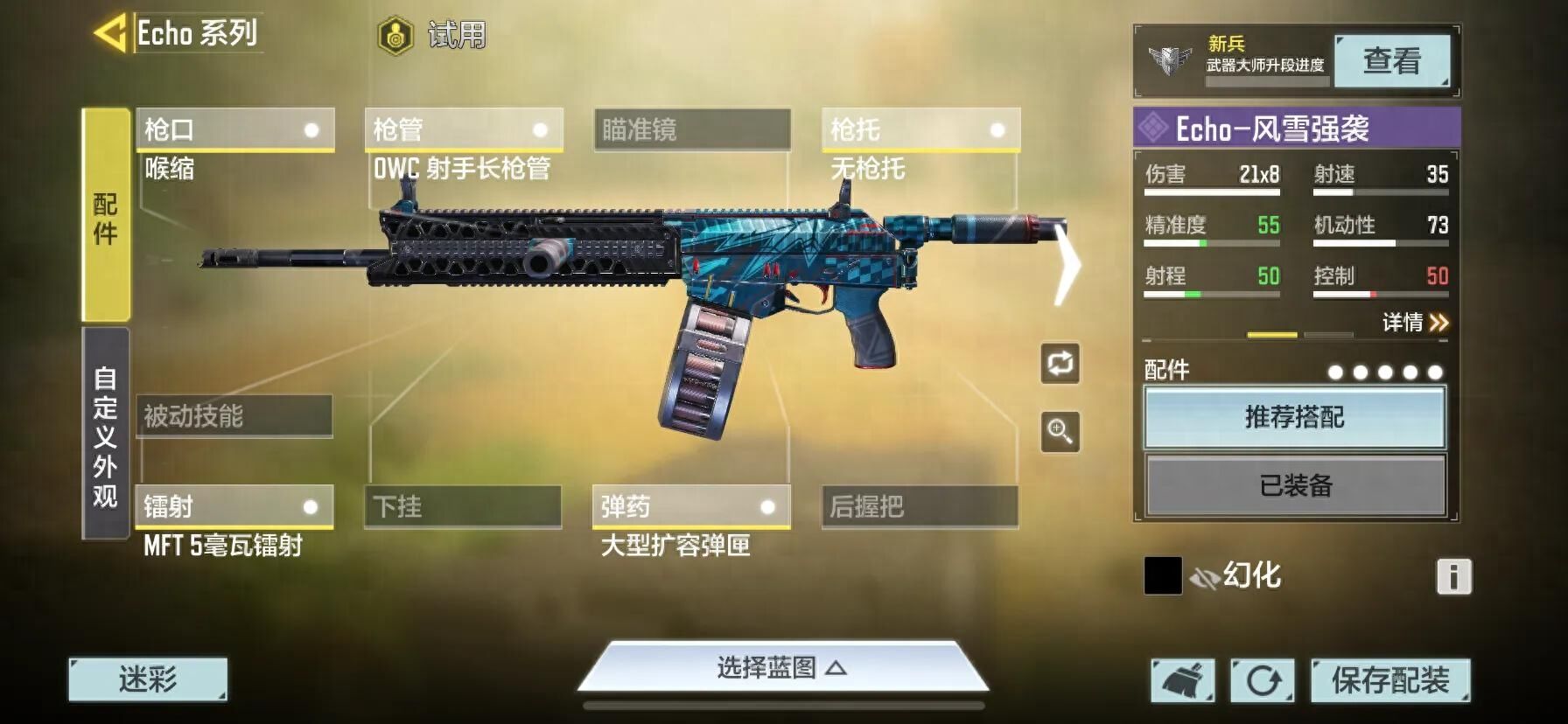Open the 下挂 underbarrel slot
Screen dimensions: 1568x724
[x=463, y=506]
